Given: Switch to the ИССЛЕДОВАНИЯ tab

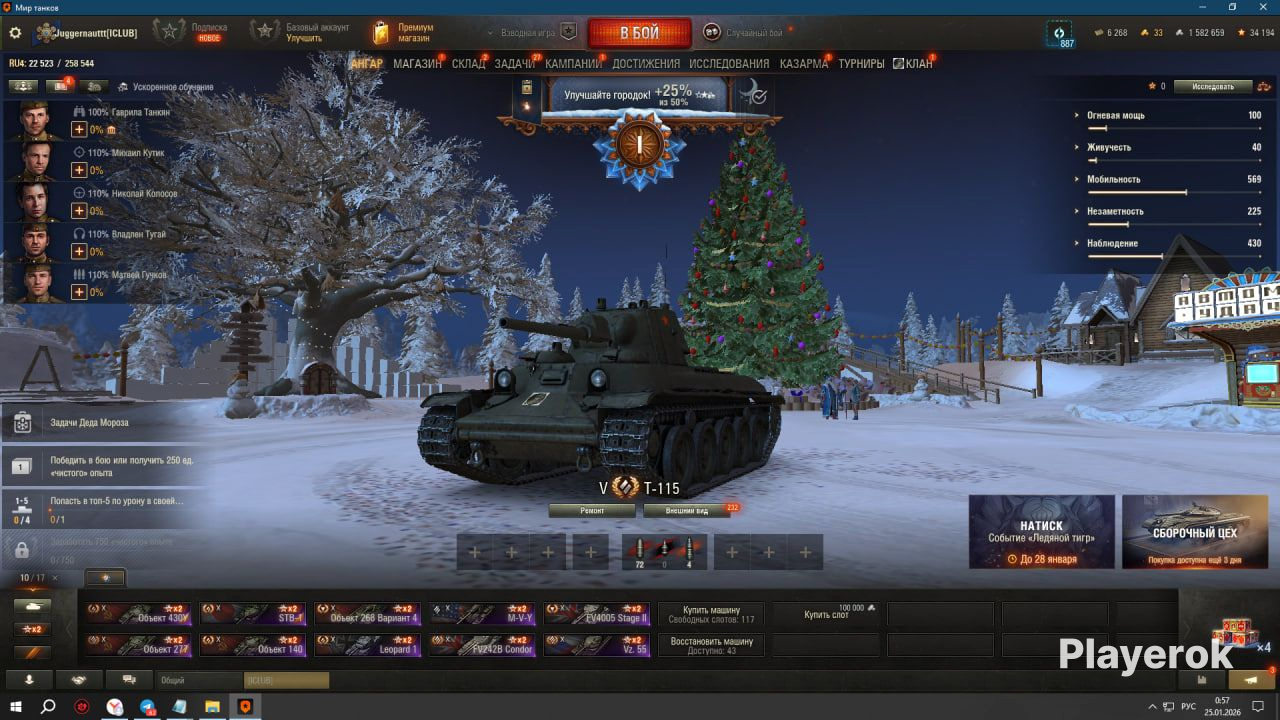Looking at the screenshot, I should [x=729, y=64].
